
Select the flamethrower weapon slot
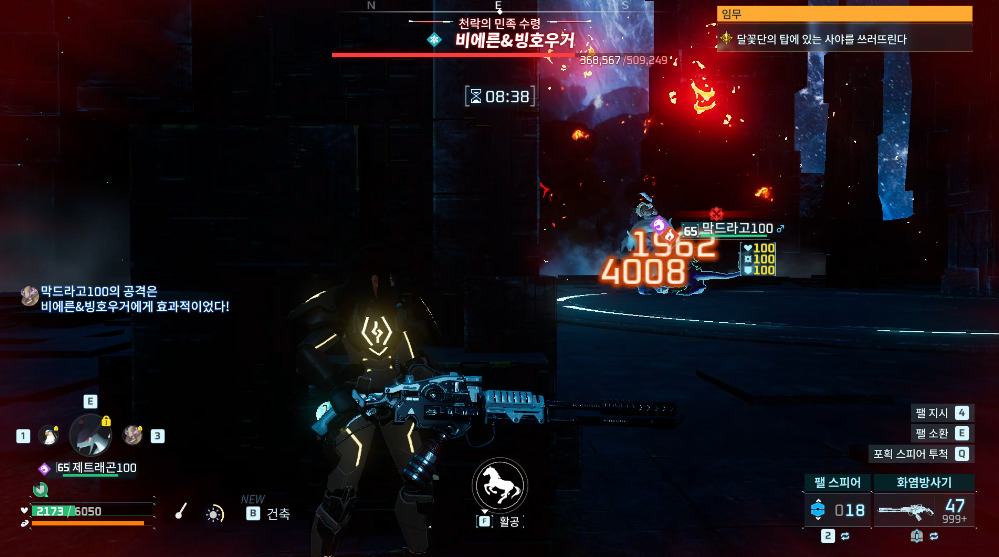923,510
